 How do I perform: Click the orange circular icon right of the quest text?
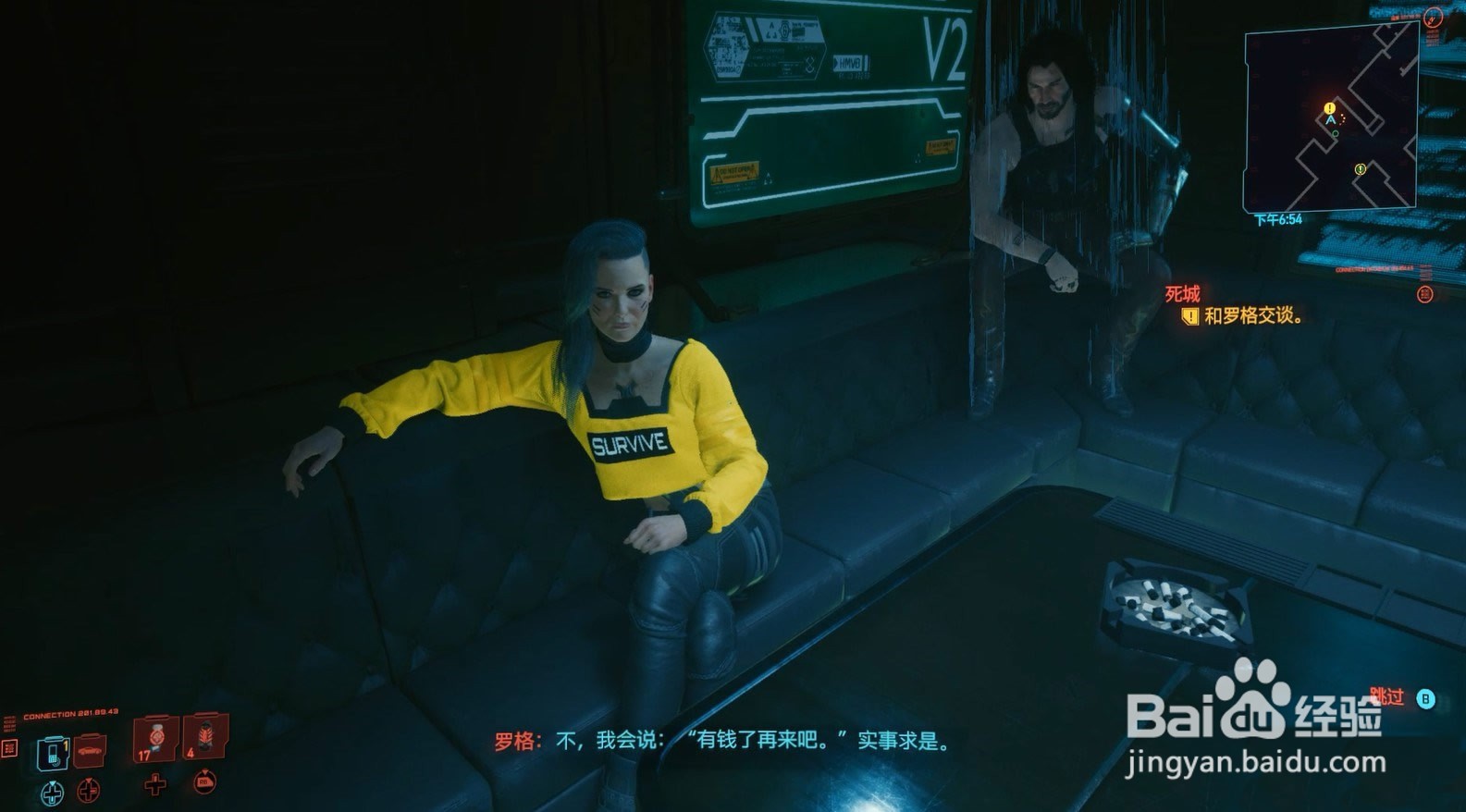pos(1425,294)
